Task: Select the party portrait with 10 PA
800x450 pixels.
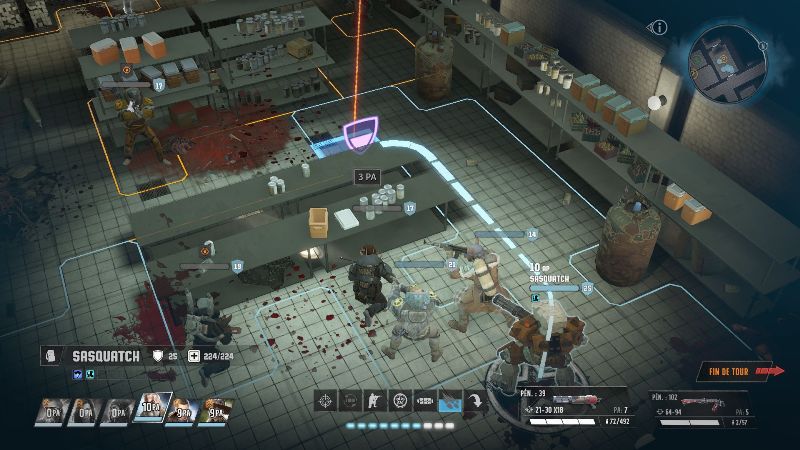Action: coord(150,410)
